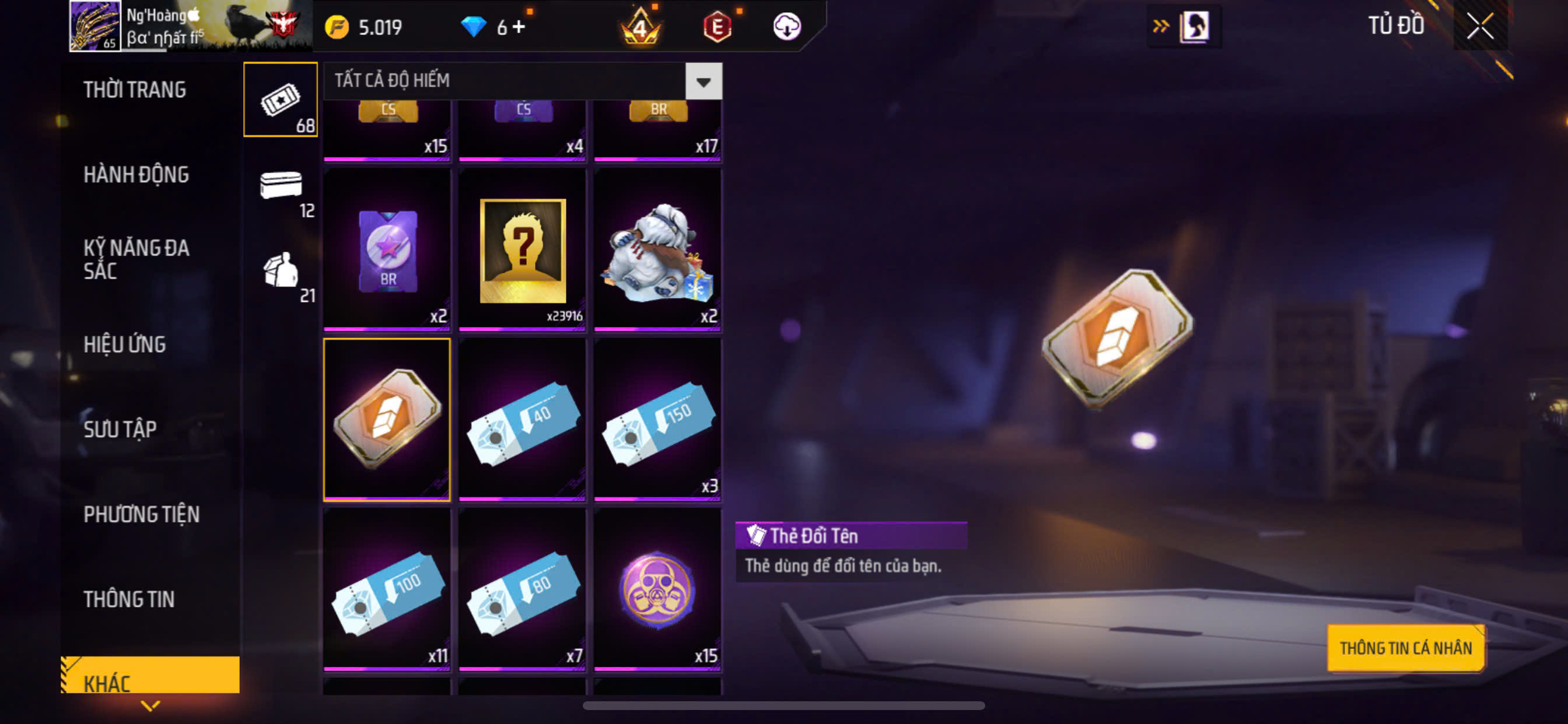
Task: Select the Kỹ Năng Đa Sắc tab
Action: point(136,259)
